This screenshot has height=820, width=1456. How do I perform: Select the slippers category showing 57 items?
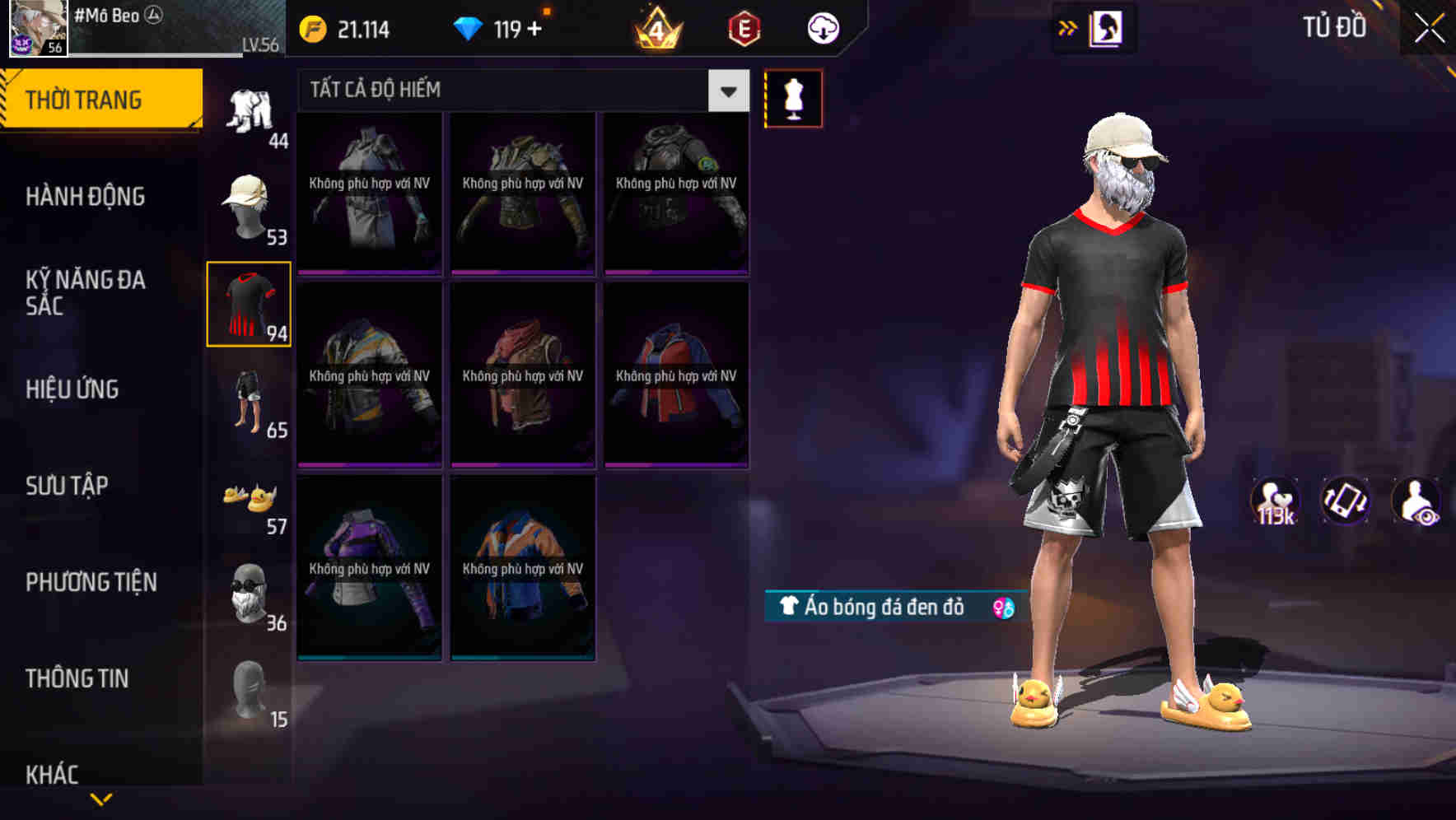(249, 499)
